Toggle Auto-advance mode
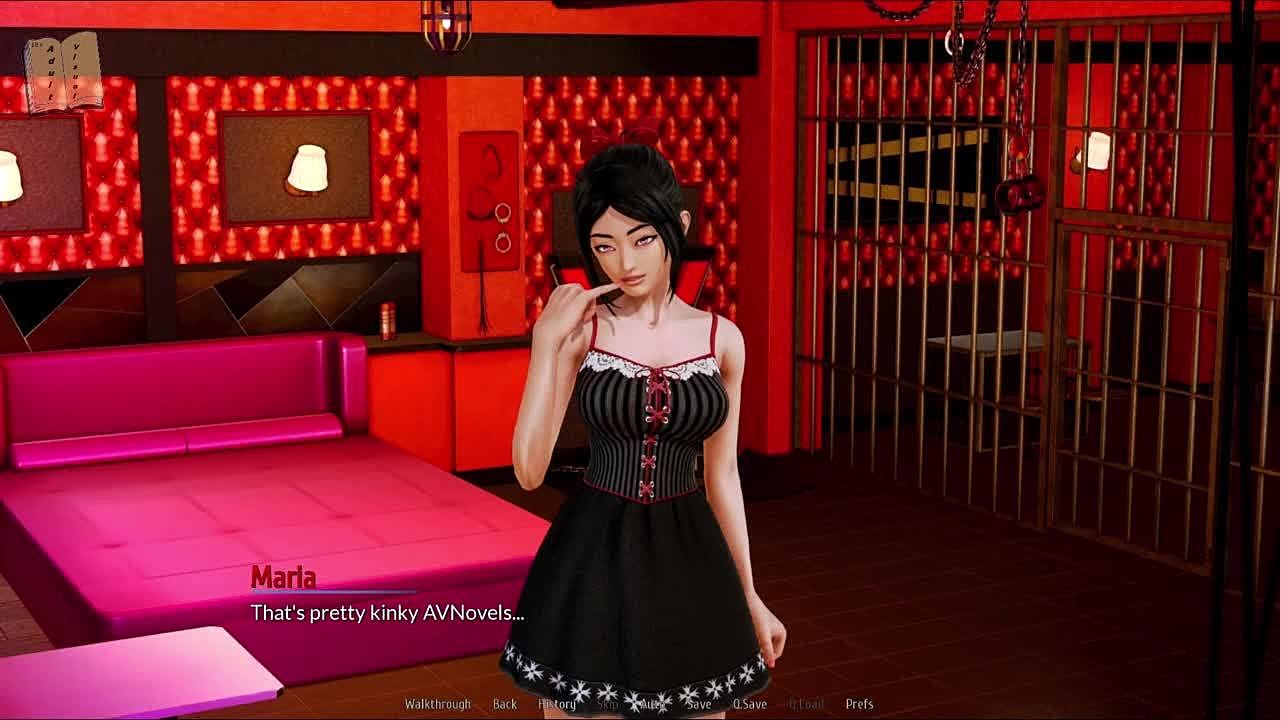The width and height of the screenshot is (1280, 720). point(652,704)
